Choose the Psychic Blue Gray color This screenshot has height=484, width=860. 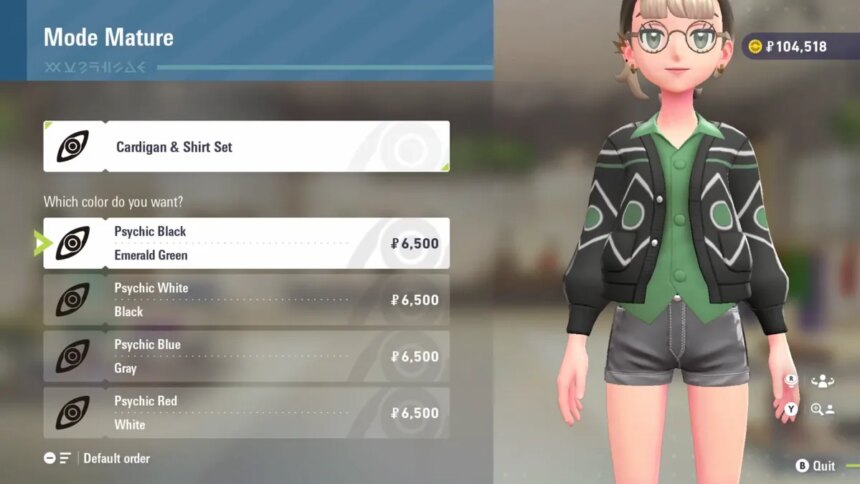pyautogui.click(x=246, y=357)
